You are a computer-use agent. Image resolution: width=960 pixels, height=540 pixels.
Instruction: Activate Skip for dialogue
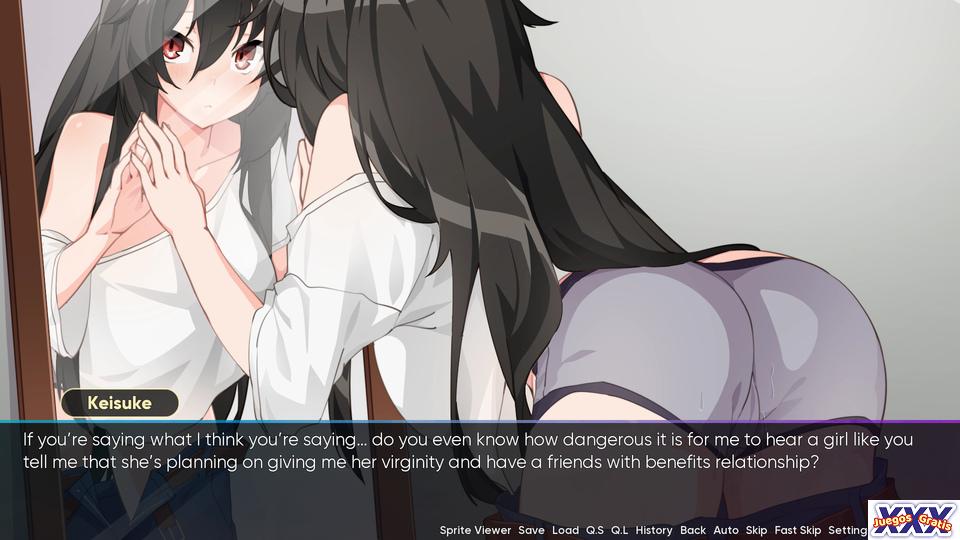click(x=756, y=530)
